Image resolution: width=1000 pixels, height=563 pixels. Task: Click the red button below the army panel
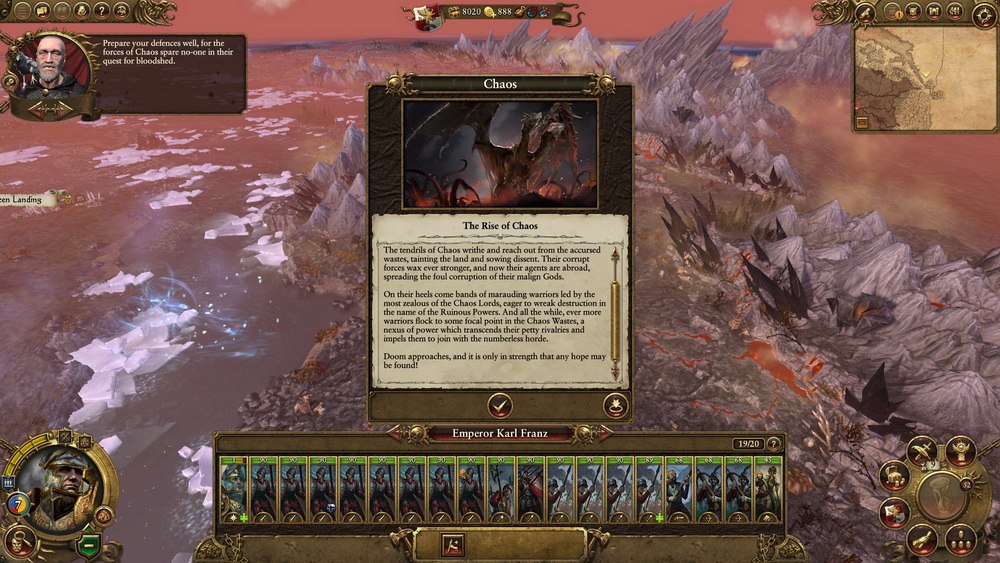453,545
